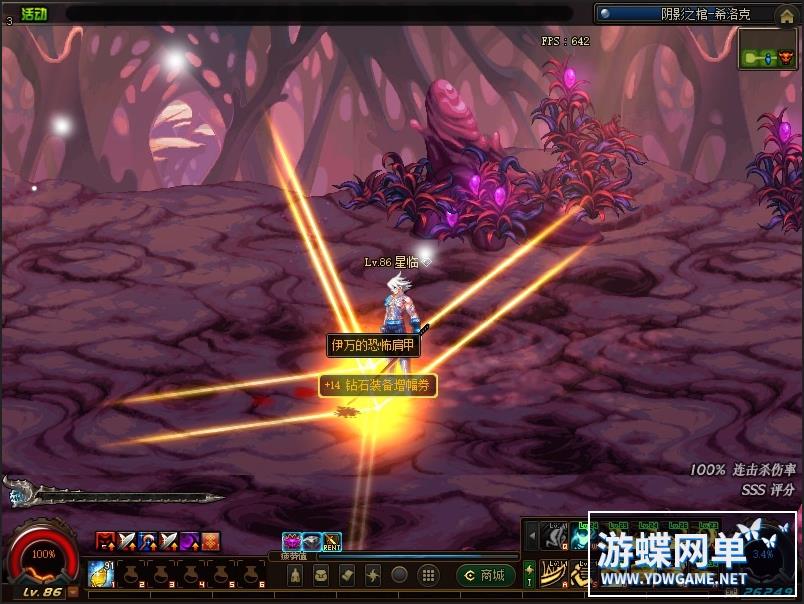The width and height of the screenshot is (804, 604).
Task: Open the dungeon minimap in the corner
Action: (768, 50)
